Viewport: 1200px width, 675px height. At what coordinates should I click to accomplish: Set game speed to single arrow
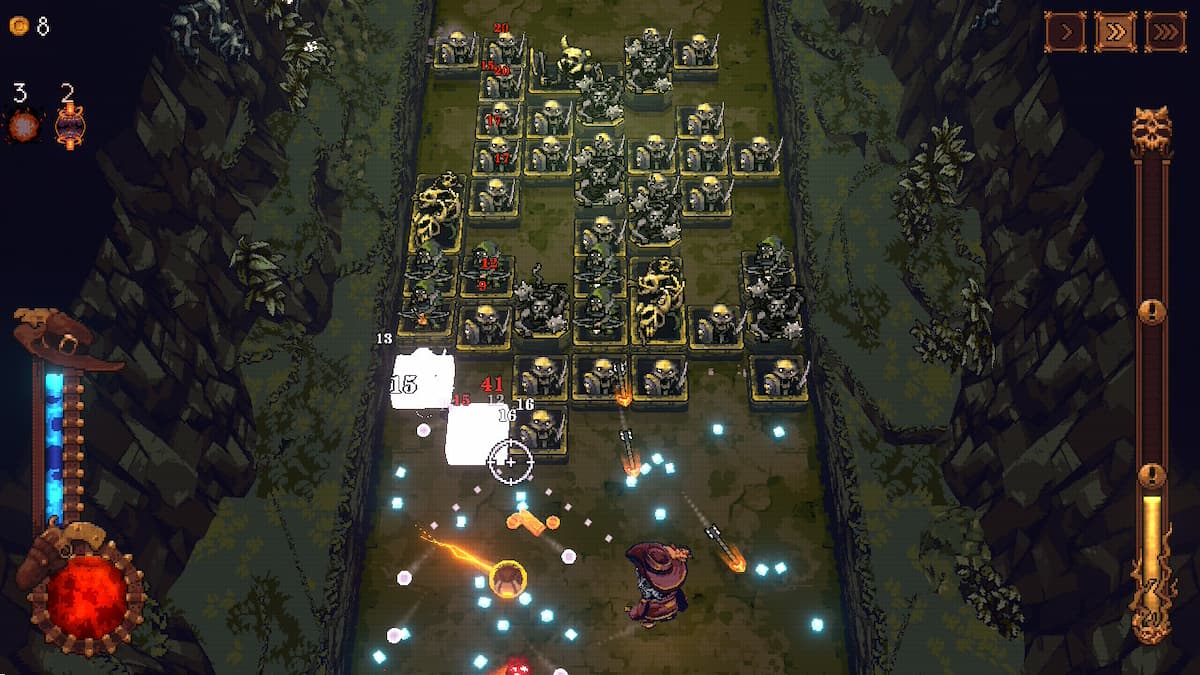click(x=1066, y=32)
